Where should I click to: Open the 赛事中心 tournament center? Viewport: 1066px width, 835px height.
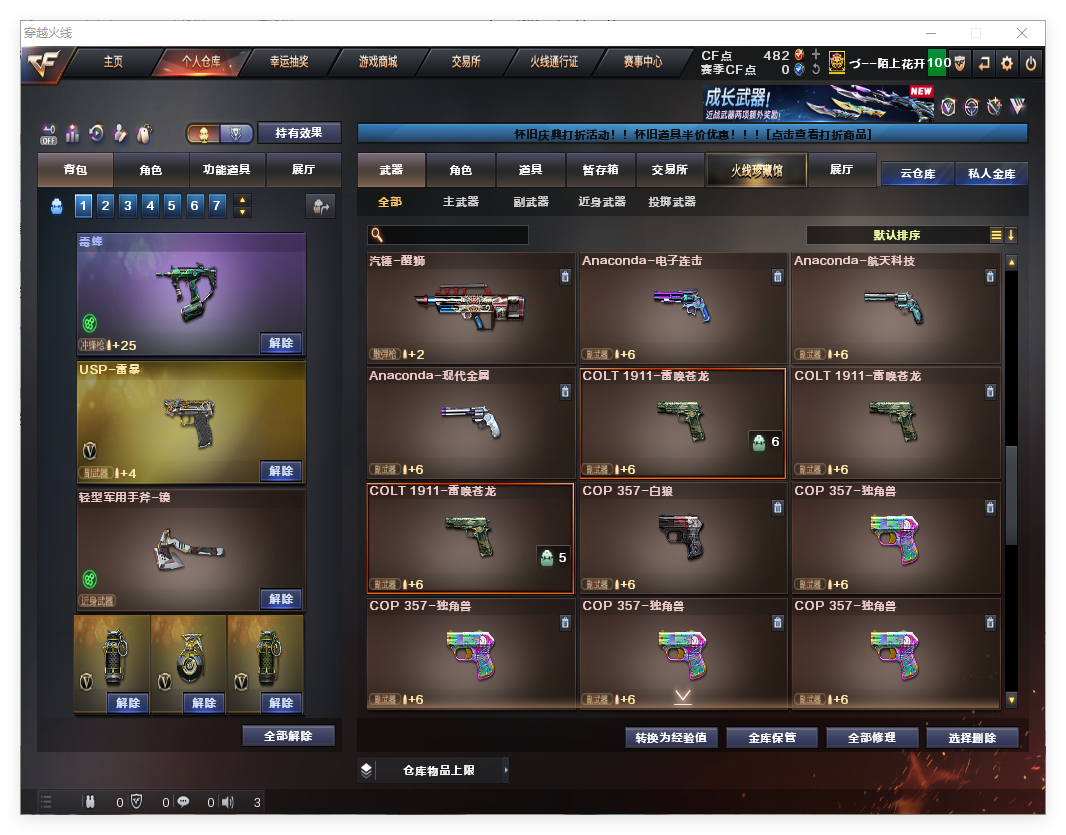click(642, 62)
